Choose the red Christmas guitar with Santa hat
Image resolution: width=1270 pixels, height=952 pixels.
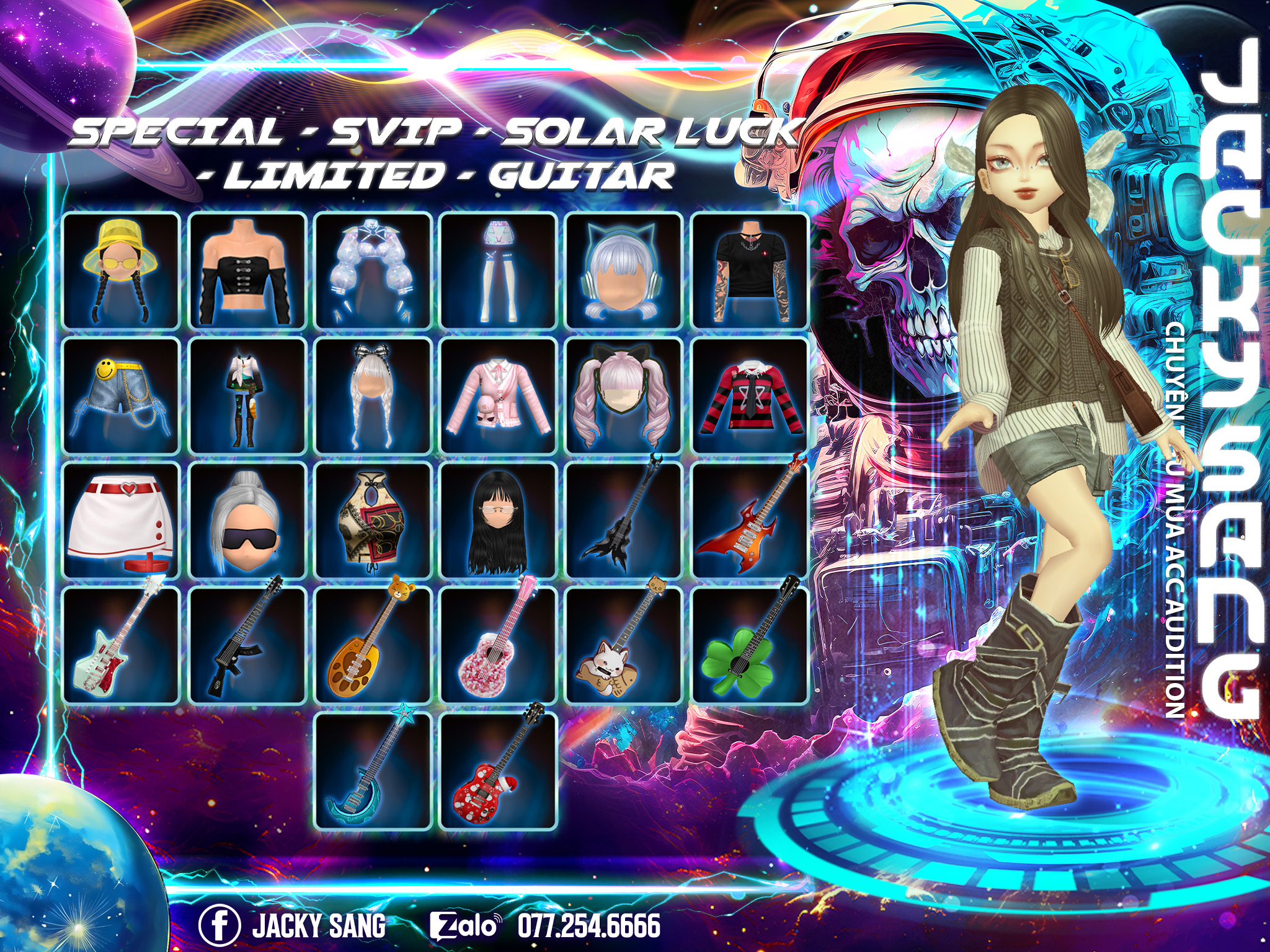click(x=498, y=770)
